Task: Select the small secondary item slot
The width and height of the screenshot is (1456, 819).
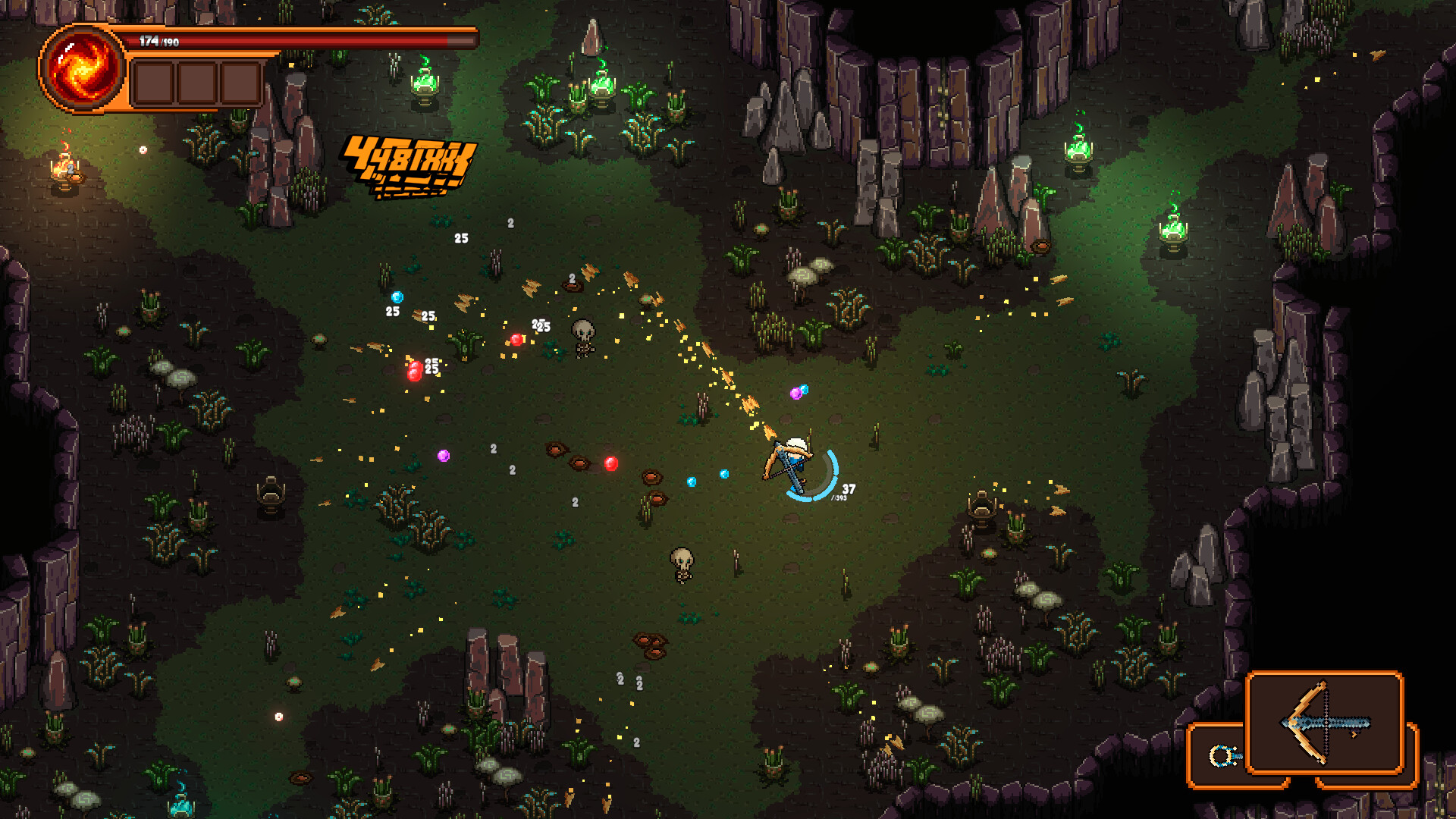Action: tap(1219, 755)
